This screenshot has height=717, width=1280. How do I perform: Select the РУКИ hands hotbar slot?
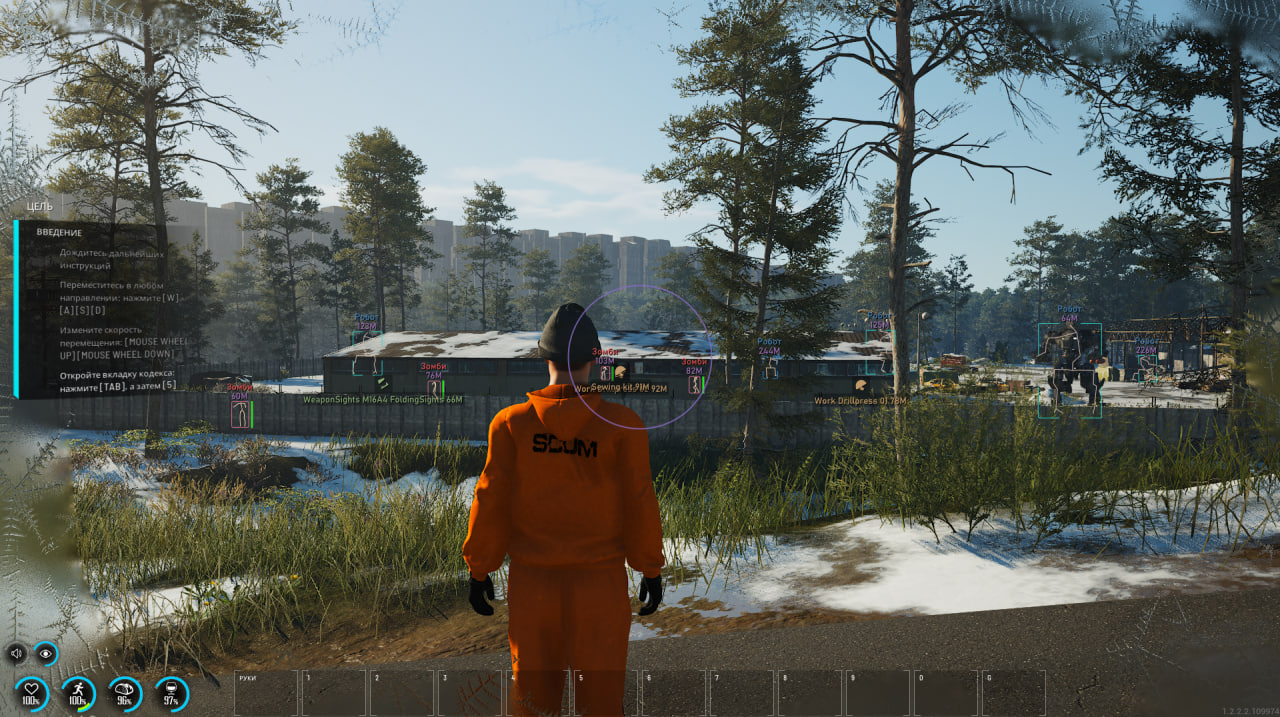[266, 692]
